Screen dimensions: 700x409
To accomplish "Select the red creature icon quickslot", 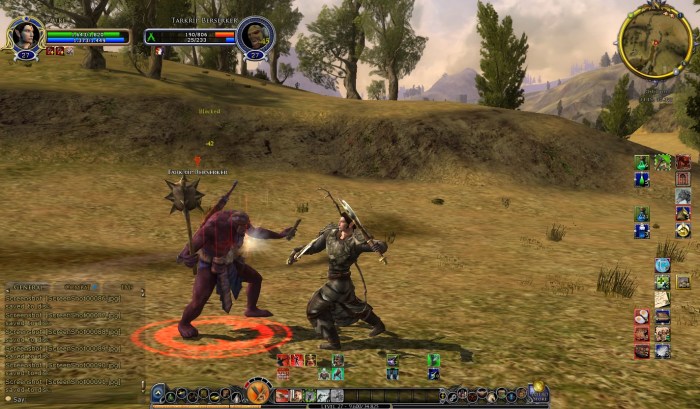I will pyautogui.click(x=683, y=162).
